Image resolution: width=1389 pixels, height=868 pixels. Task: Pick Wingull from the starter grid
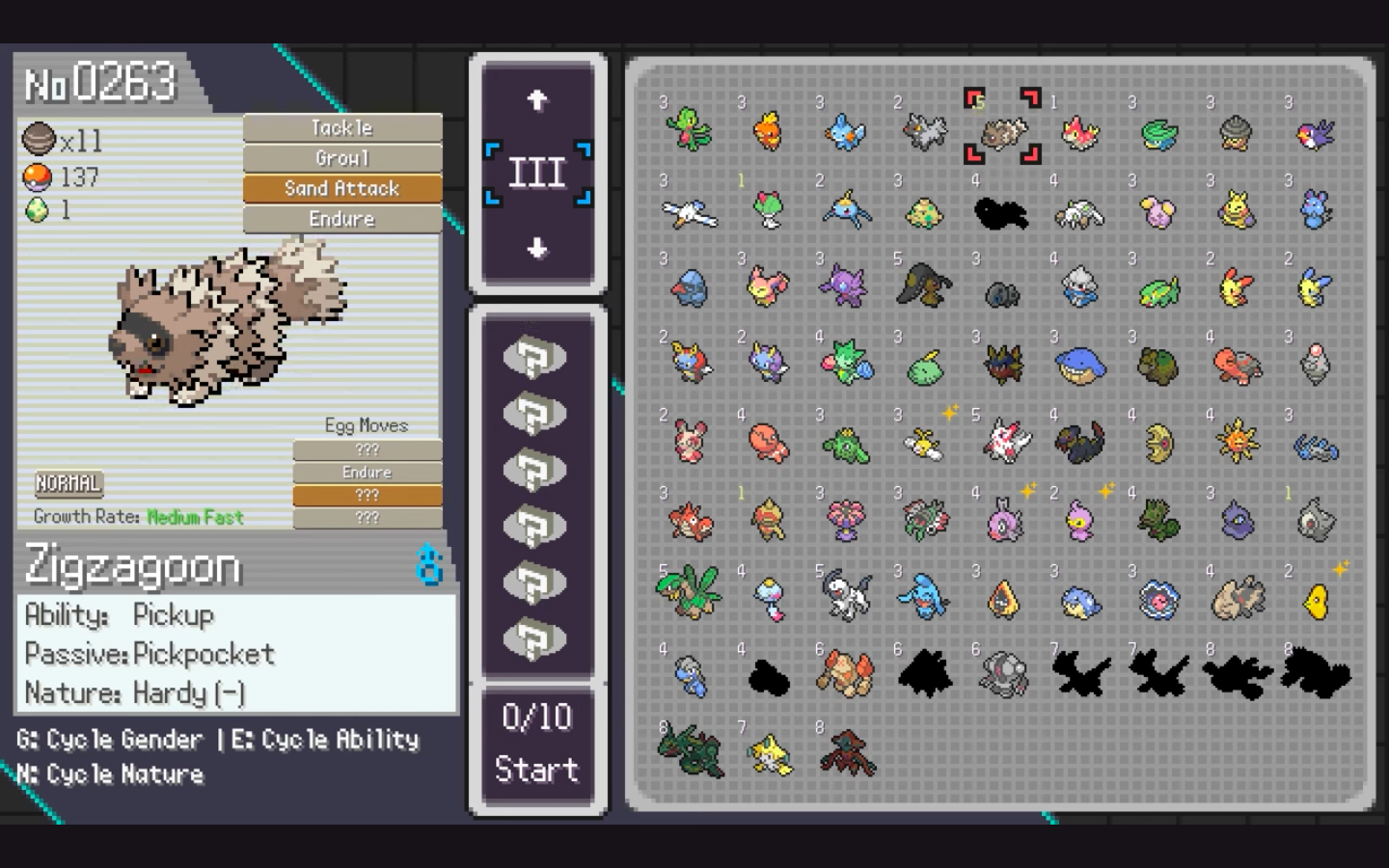(689, 212)
